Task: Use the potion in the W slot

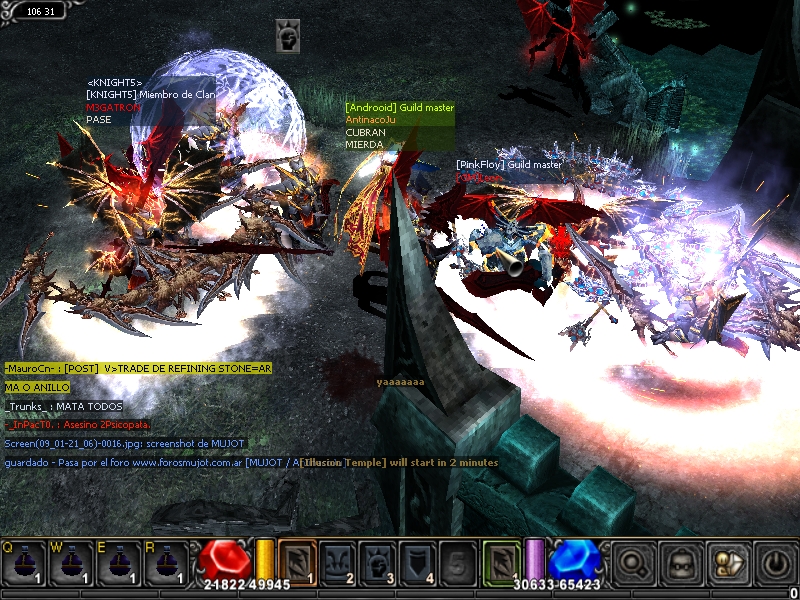Action: tap(70, 564)
